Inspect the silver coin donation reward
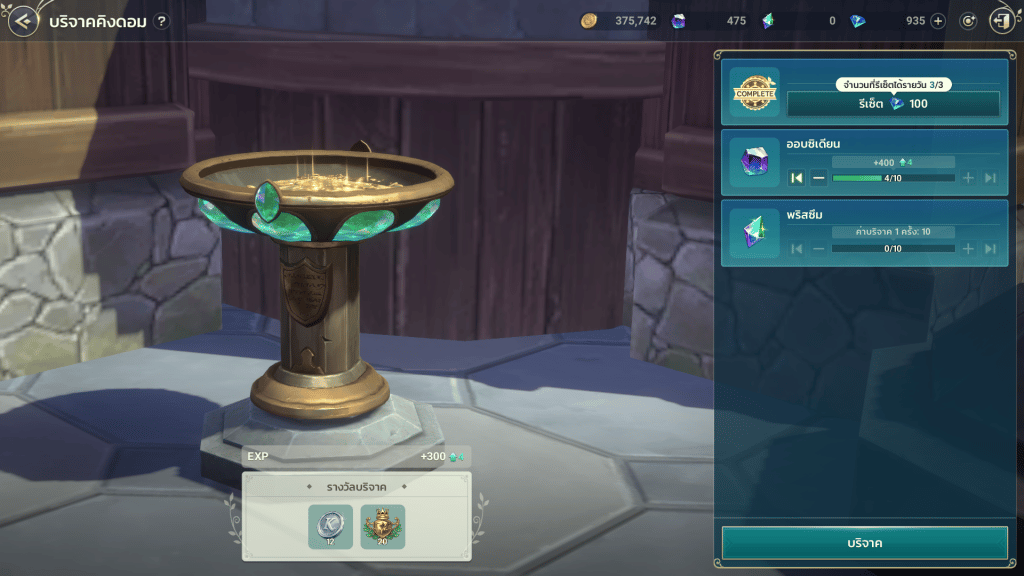This screenshot has width=1024, height=576. [x=330, y=526]
